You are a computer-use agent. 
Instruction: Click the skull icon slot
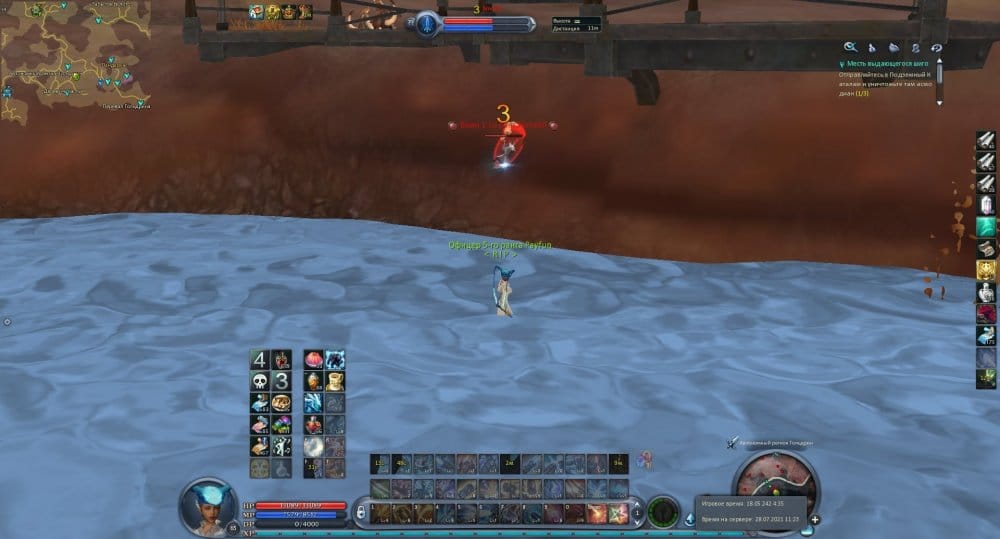coord(259,381)
